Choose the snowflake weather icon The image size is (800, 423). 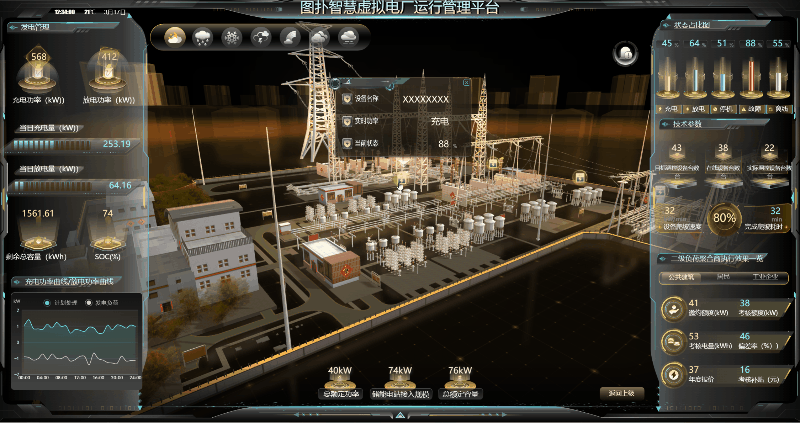pyautogui.click(x=232, y=37)
